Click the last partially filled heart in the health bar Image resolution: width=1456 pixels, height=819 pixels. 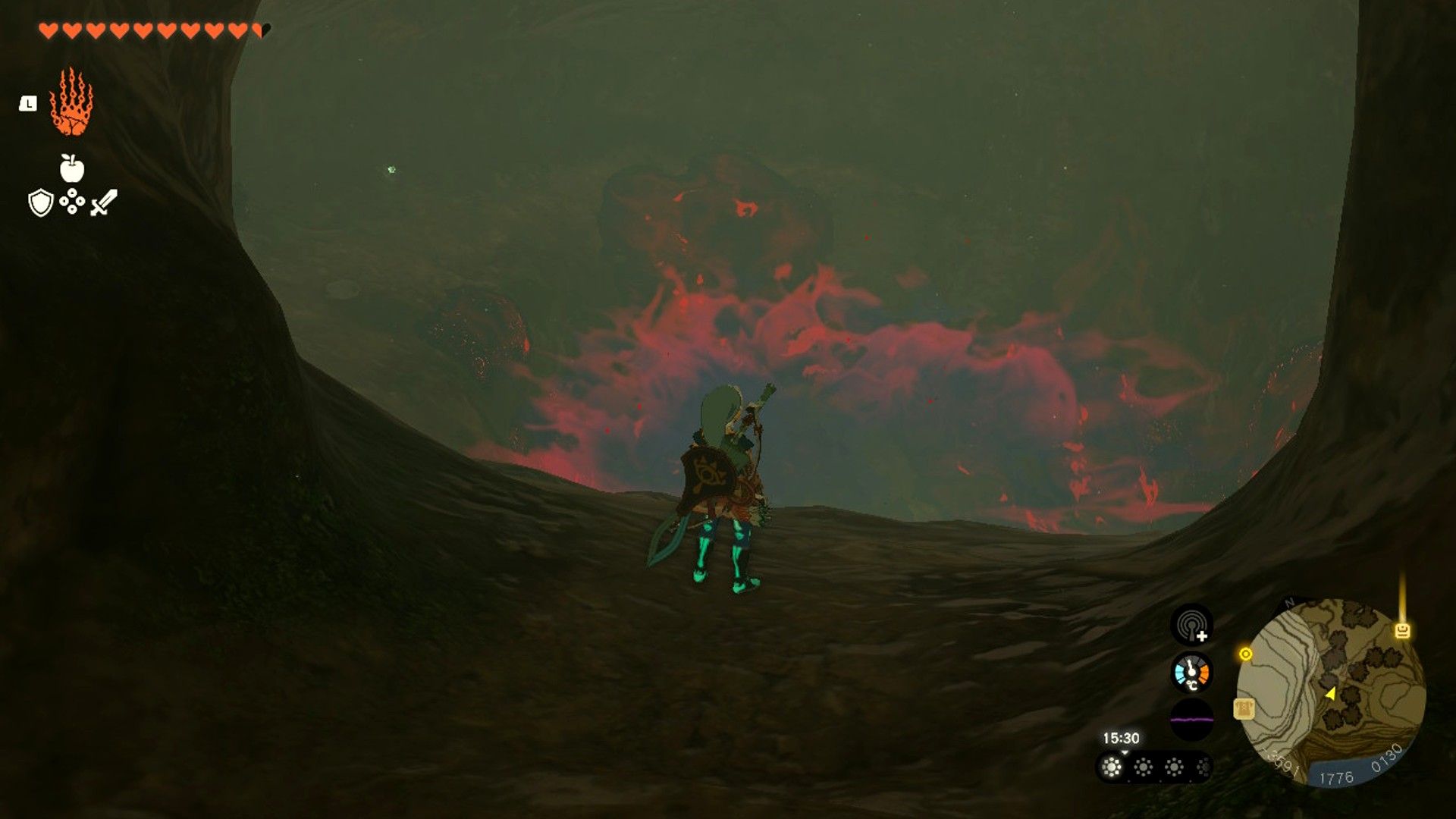(259, 30)
